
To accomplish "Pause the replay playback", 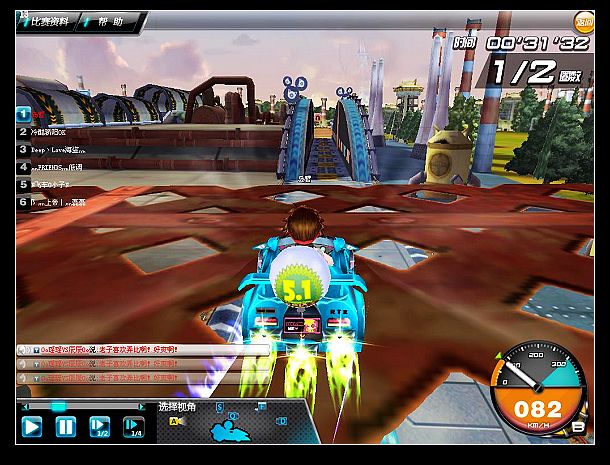I will pos(65,427).
